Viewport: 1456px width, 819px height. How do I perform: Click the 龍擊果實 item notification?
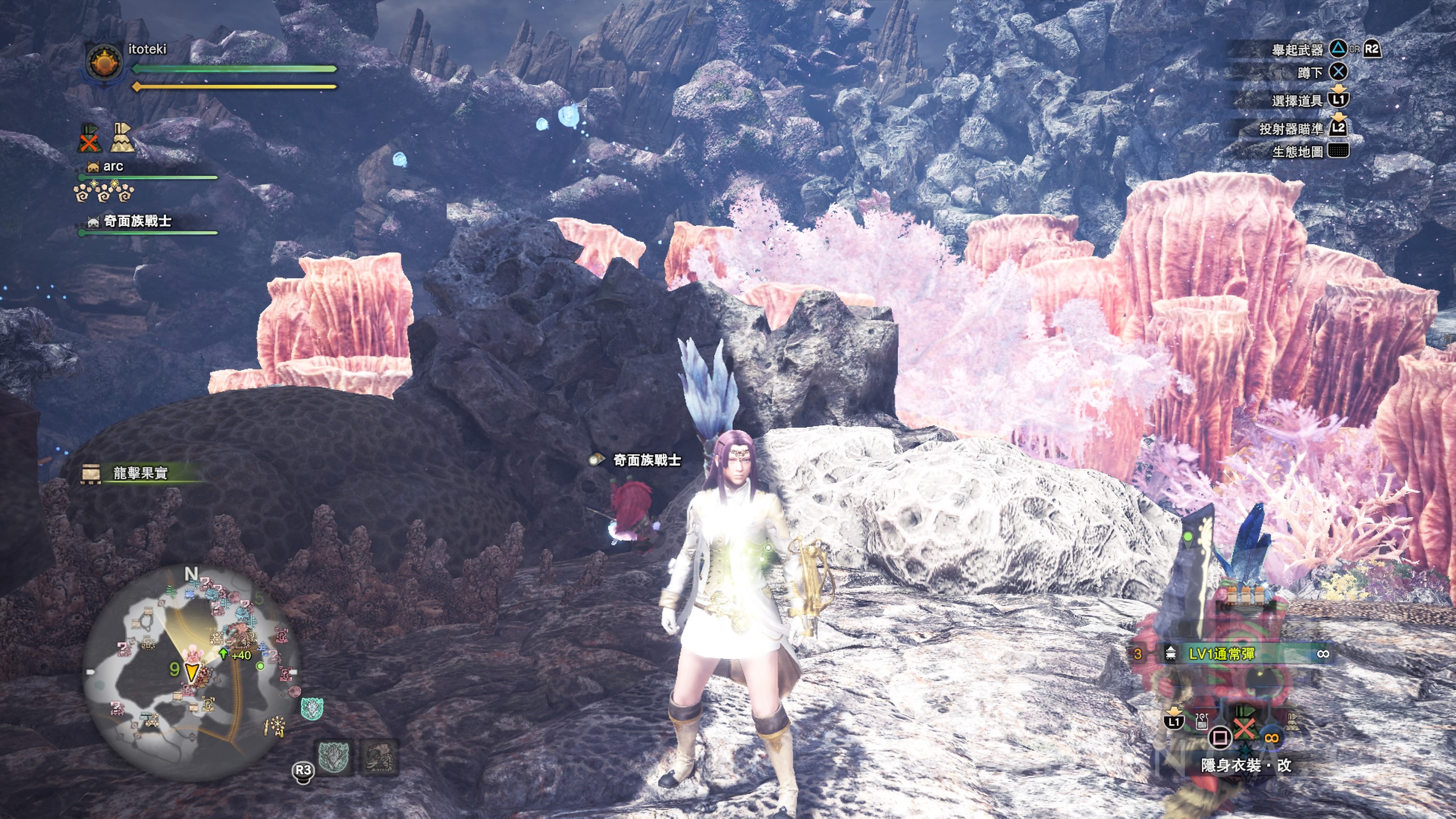click(x=140, y=473)
